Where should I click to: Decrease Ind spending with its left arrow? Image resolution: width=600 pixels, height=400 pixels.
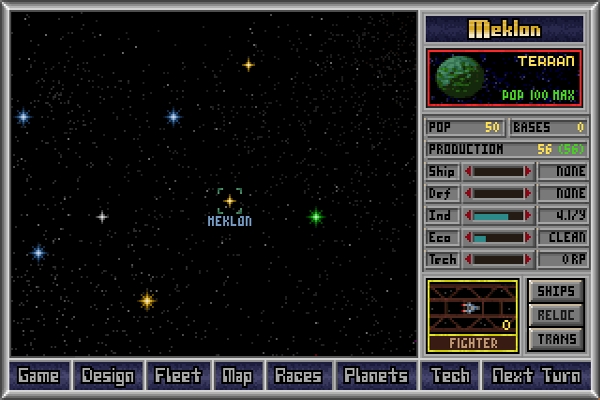[x=467, y=215]
